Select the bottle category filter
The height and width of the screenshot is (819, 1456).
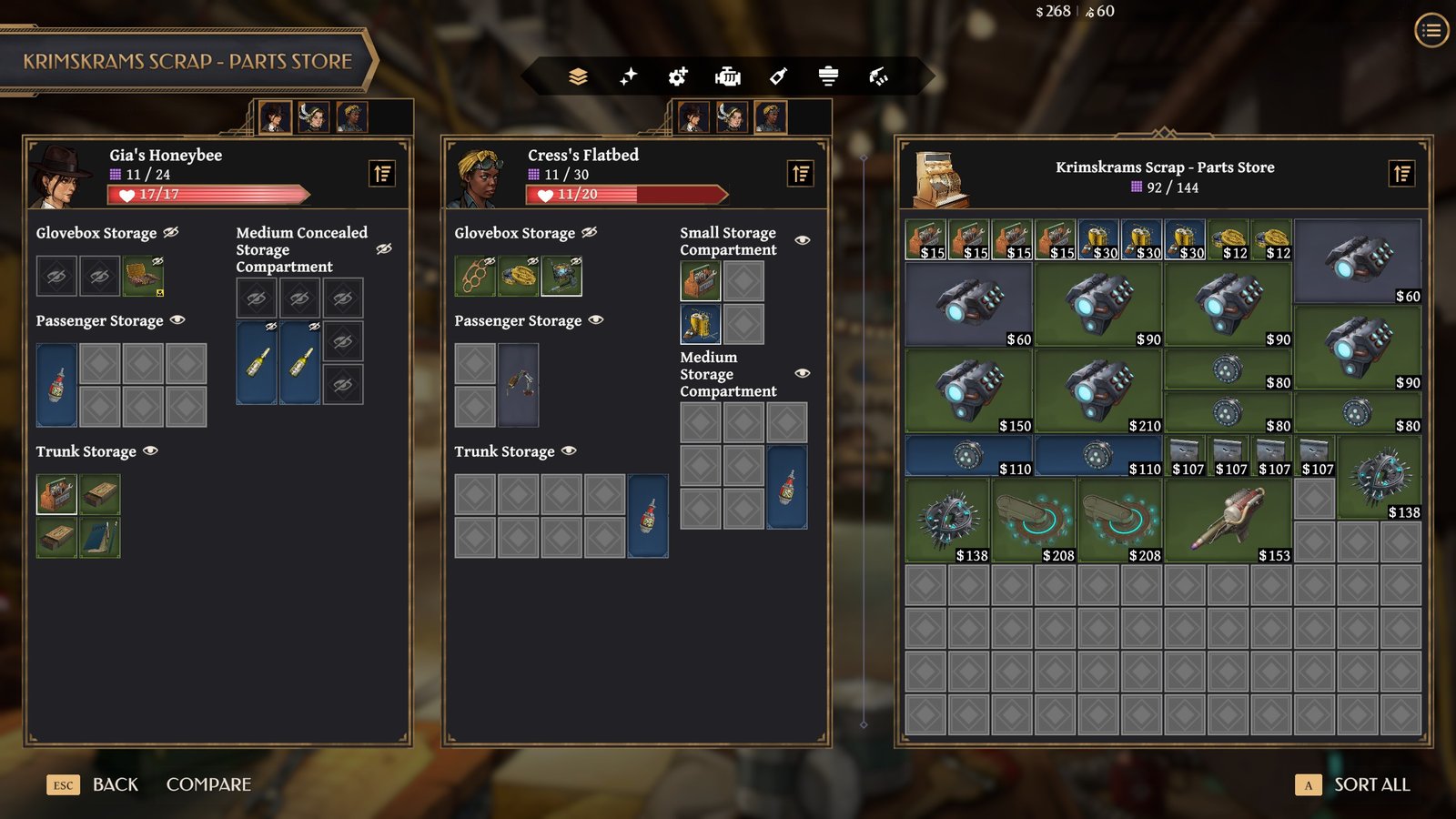[778, 76]
